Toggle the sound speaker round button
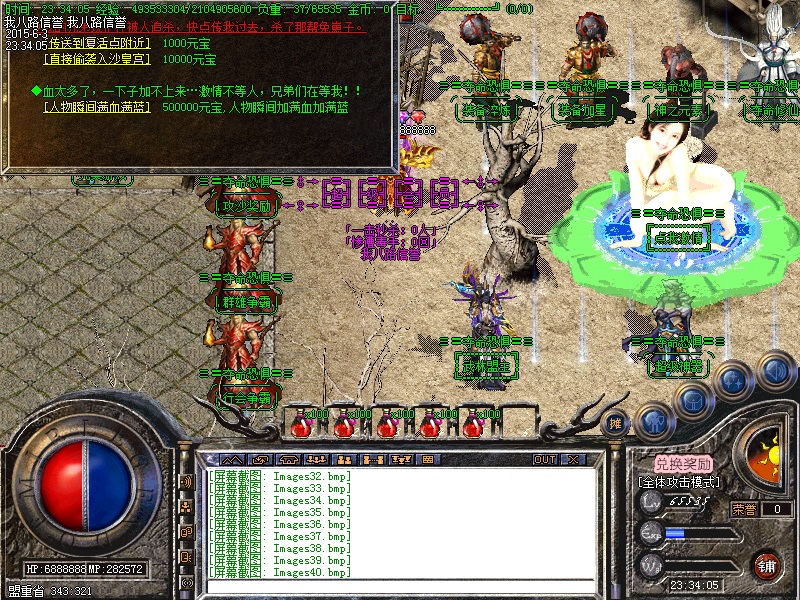Viewport: 800px width, 600px height. 774,370
